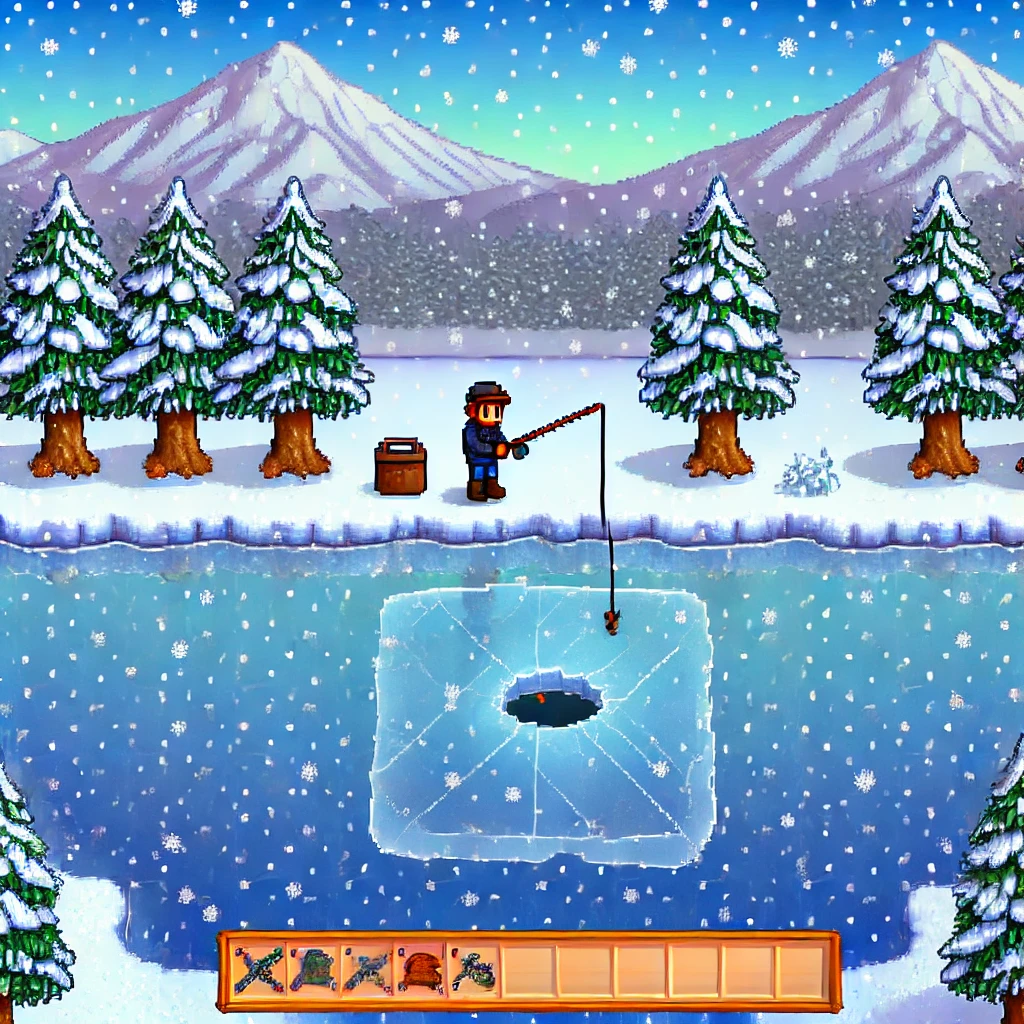
Task: Select the last filled hotbar slot, a curved green tool
Action: pyautogui.click(x=473, y=971)
